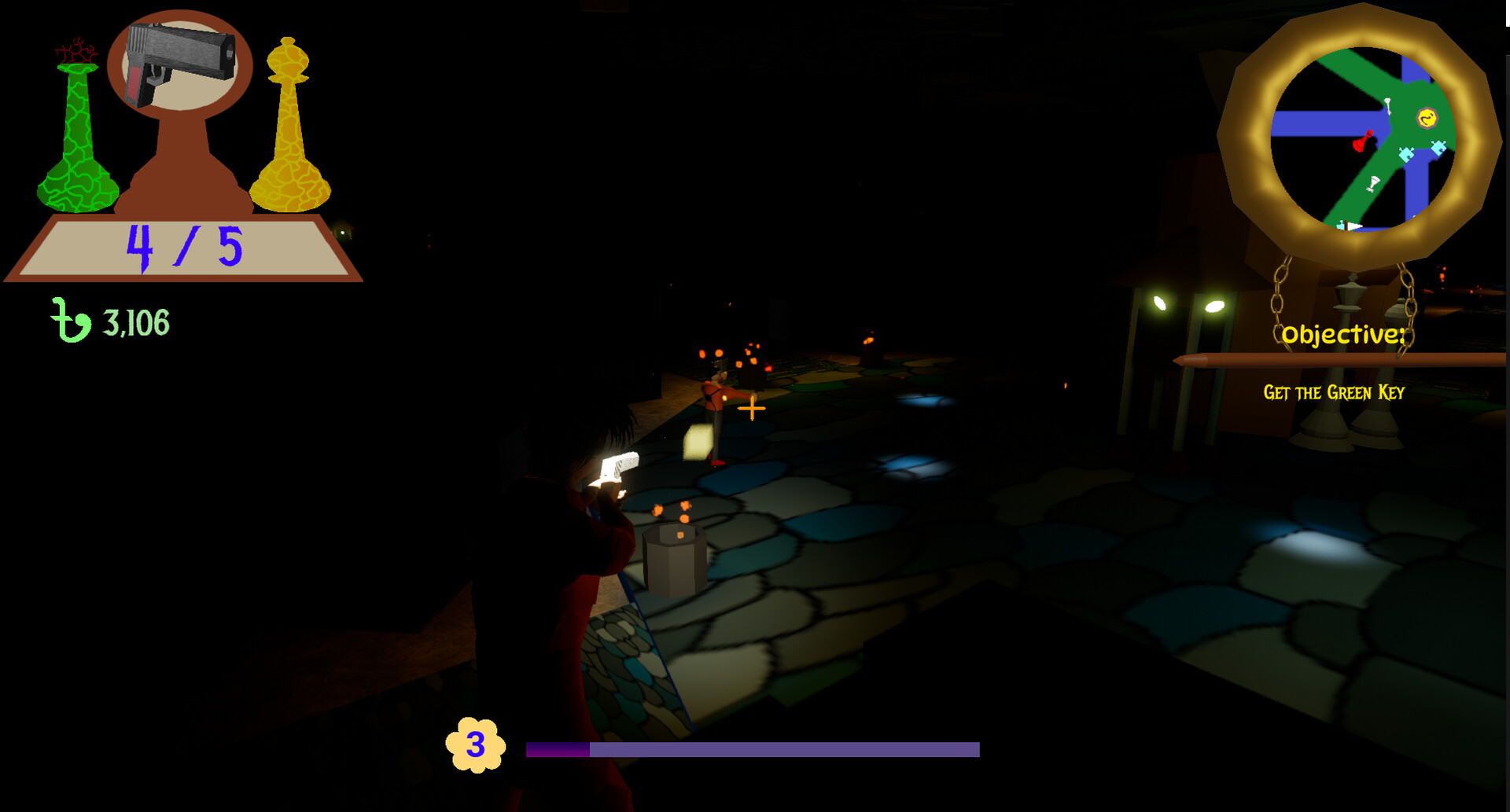Select the pistol in the weapon slot

pyautogui.click(x=179, y=63)
